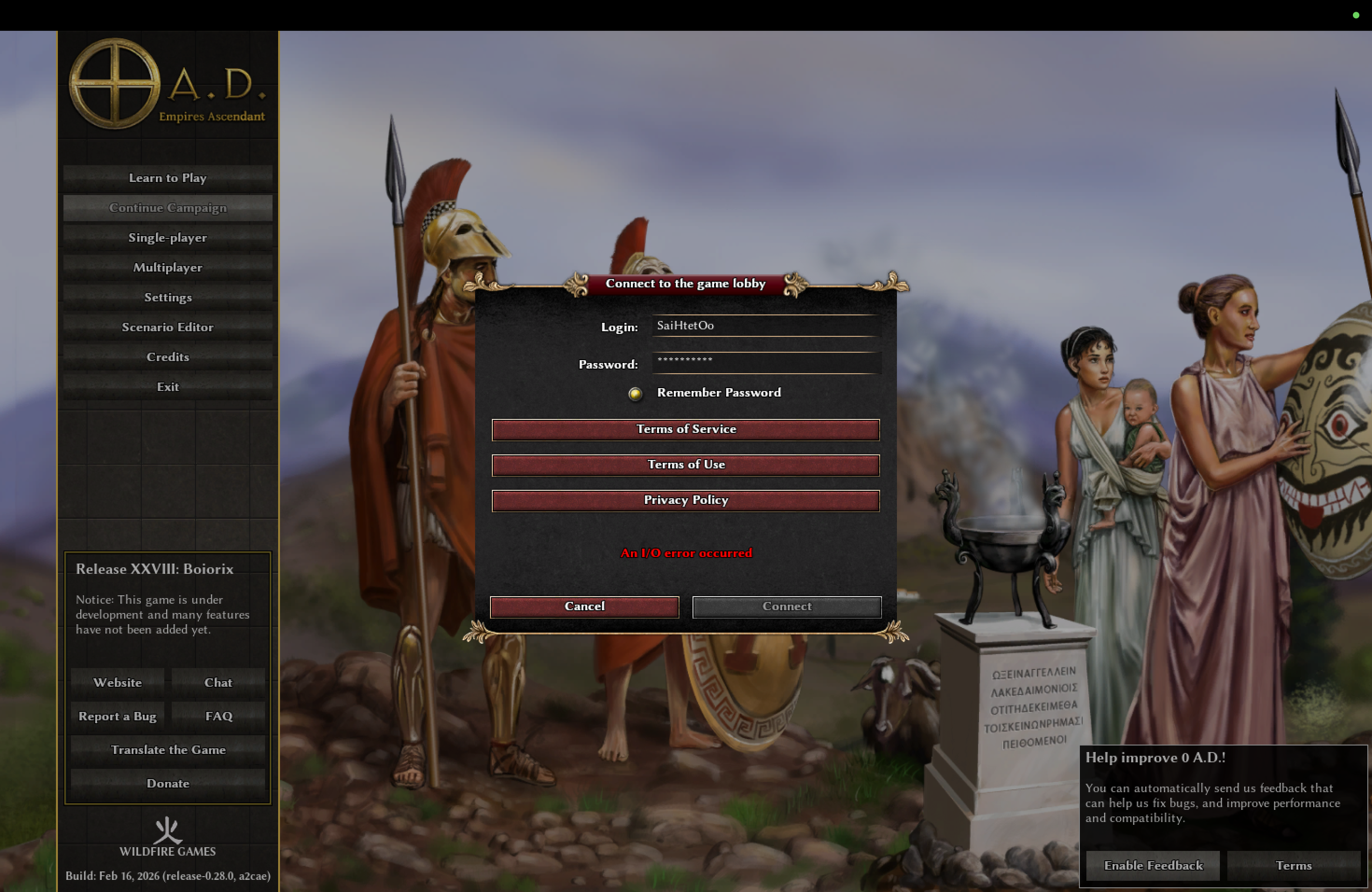
Task: Toggle the Remember Password checkbox
Action: pyautogui.click(x=635, y=394)
